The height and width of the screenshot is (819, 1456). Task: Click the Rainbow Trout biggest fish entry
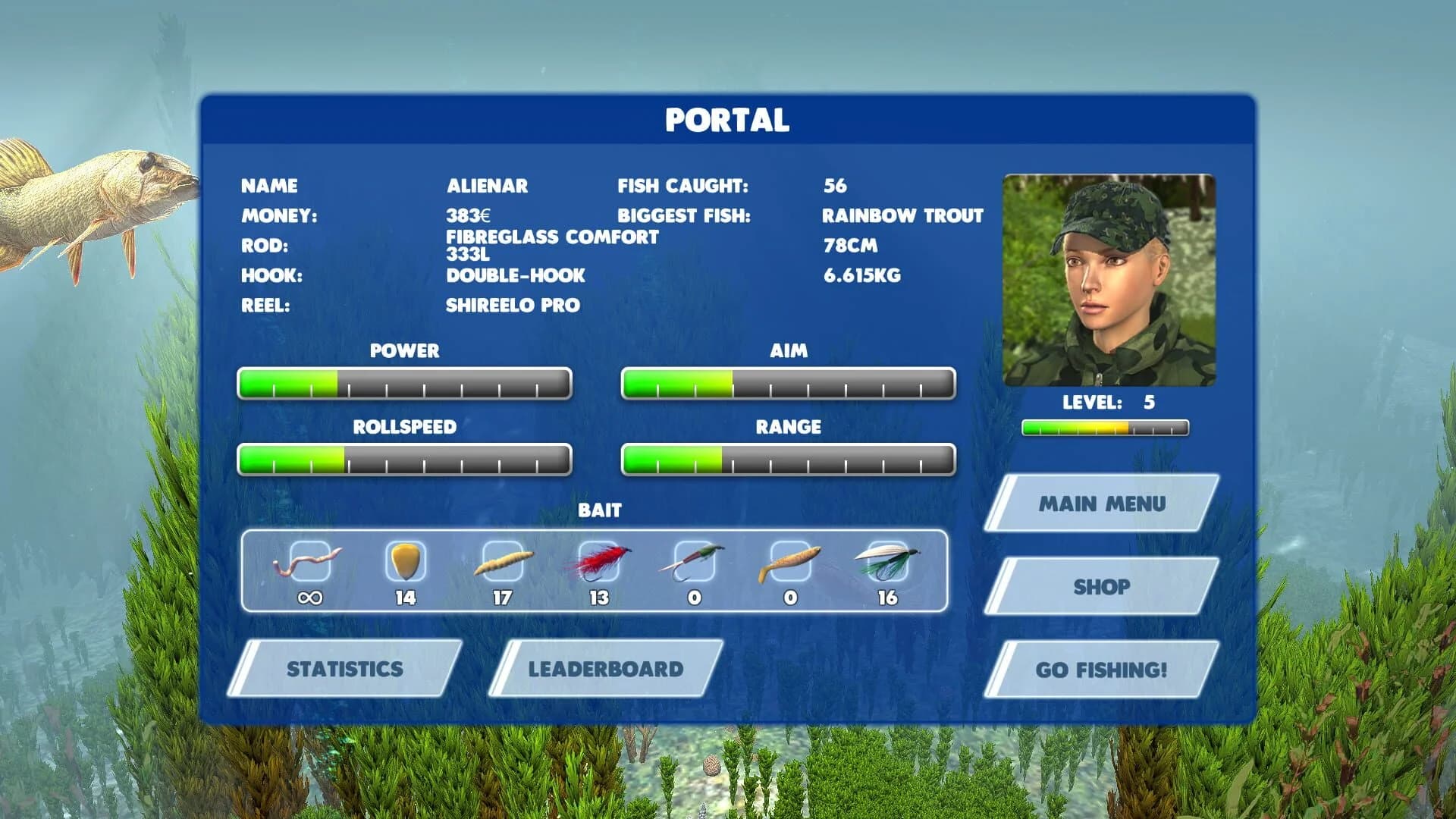coord(902,215)
